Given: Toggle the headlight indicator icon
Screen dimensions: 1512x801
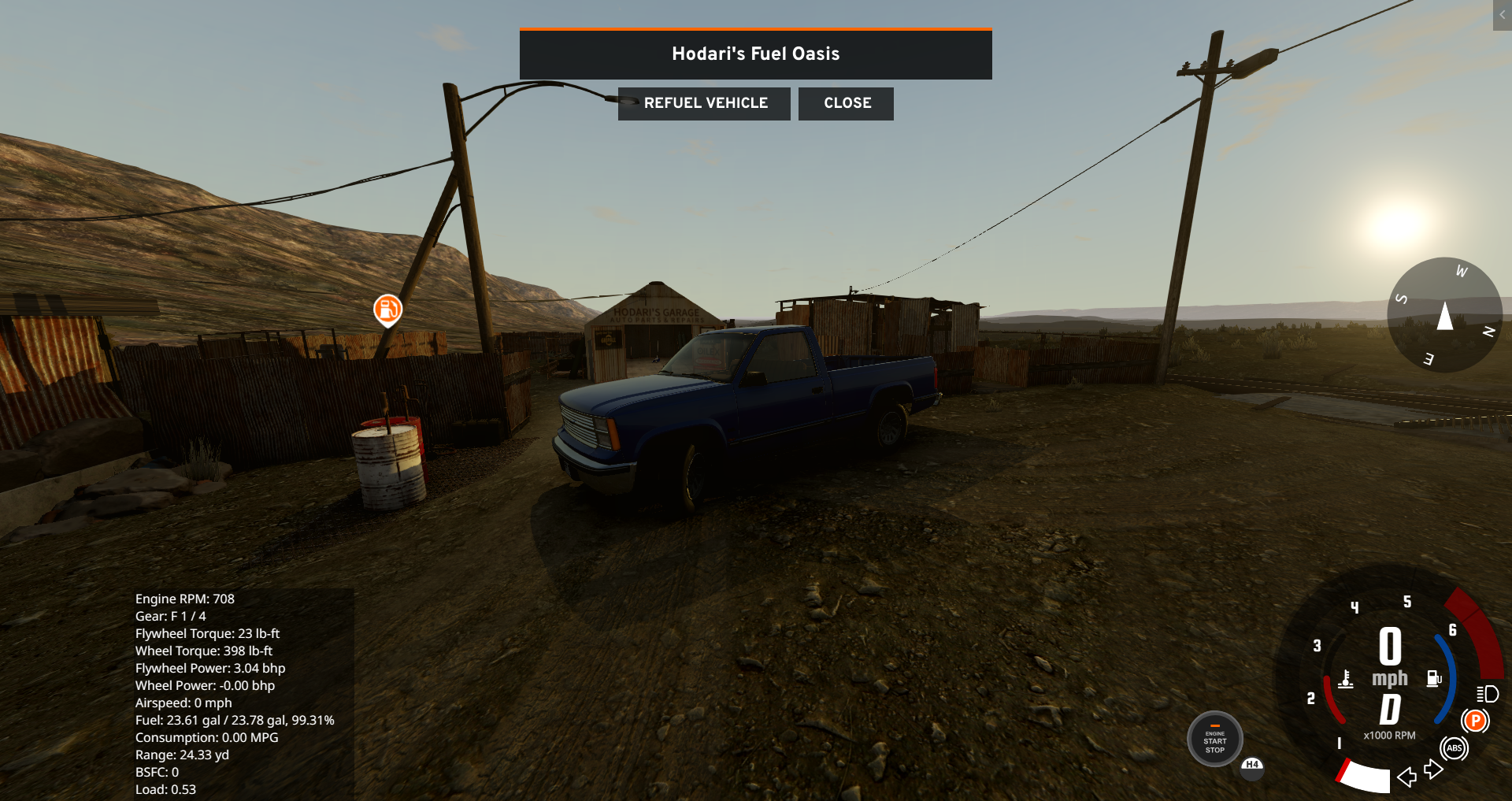Looking at the screenshot, I should 1487,694.
